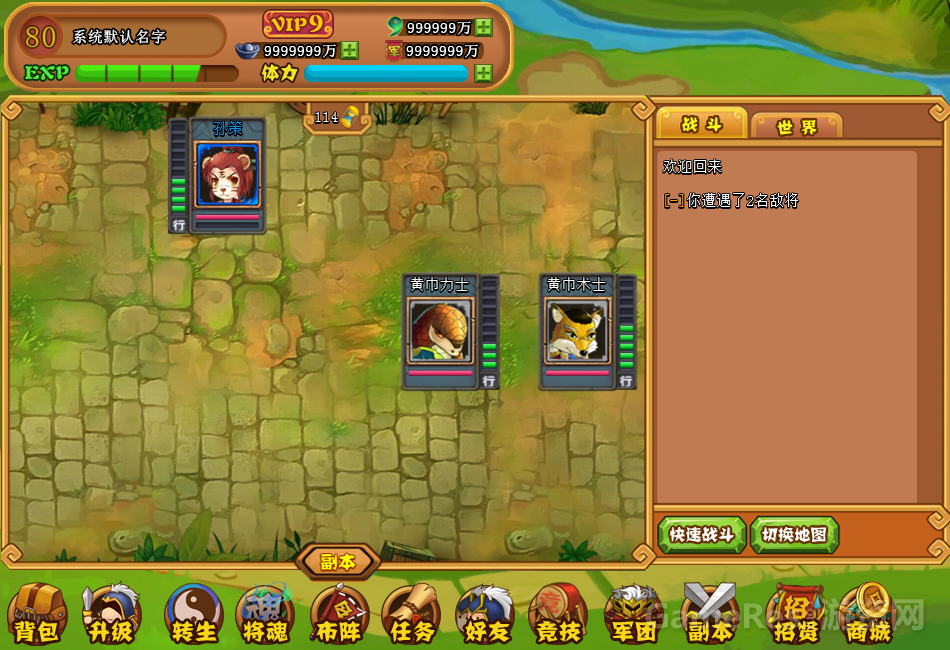Image resolution: width=950 pixels, height=650 pixels.
Task: Open the VIP9 badge
Action: (x=298, y=24)
